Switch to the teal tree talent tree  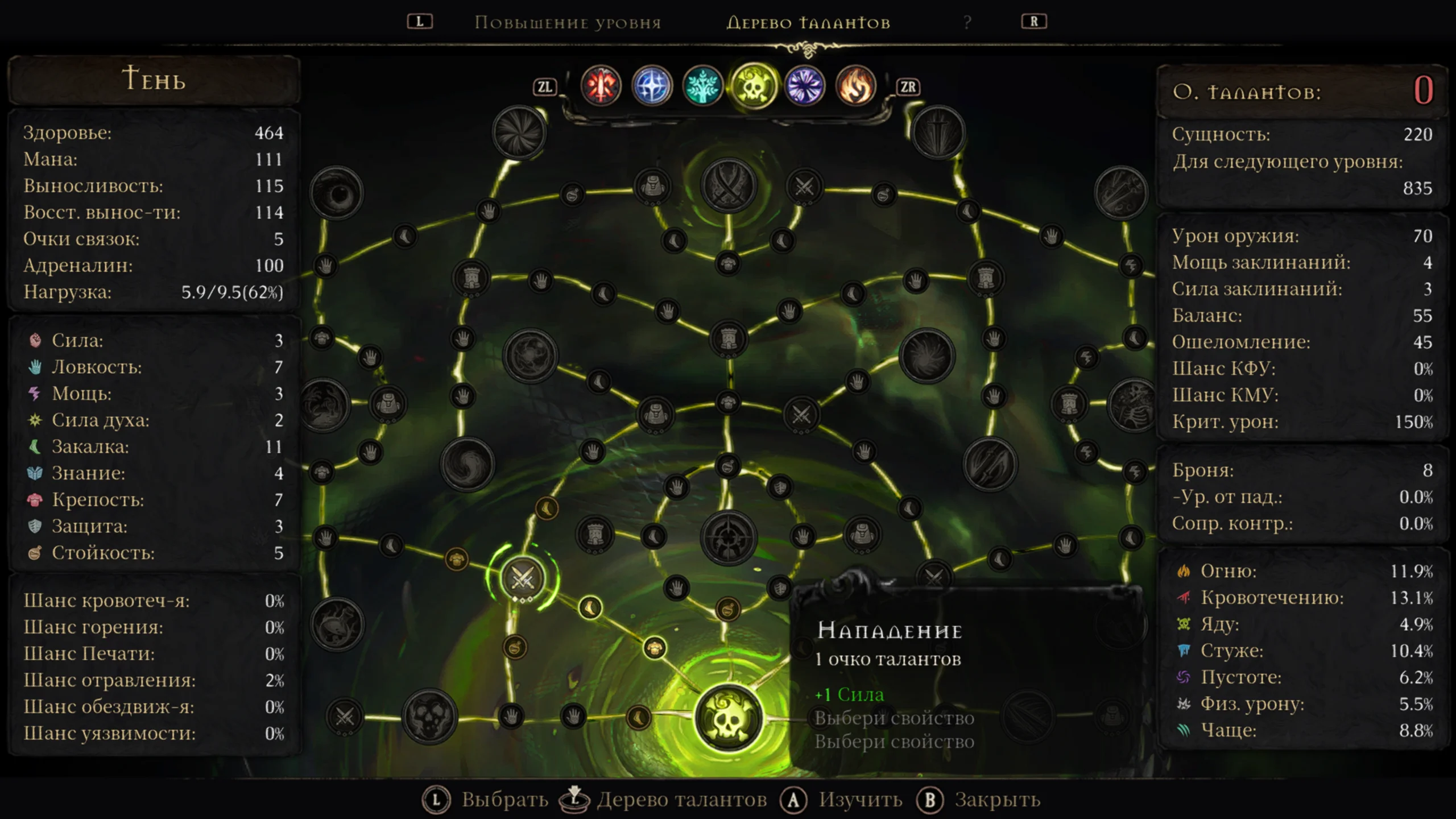click(x=702, y=86)
